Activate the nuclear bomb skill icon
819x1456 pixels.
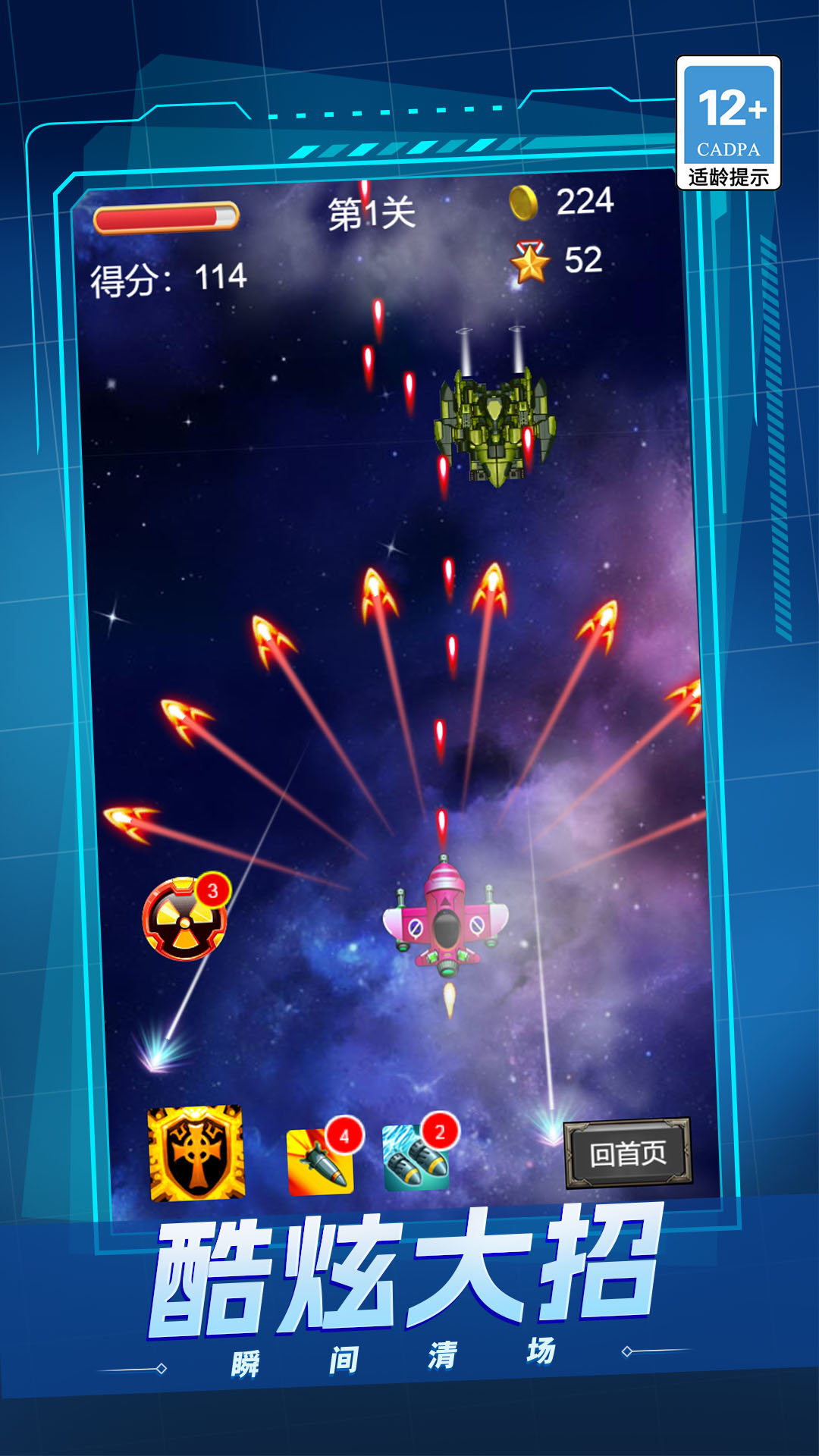coord(184,920)
